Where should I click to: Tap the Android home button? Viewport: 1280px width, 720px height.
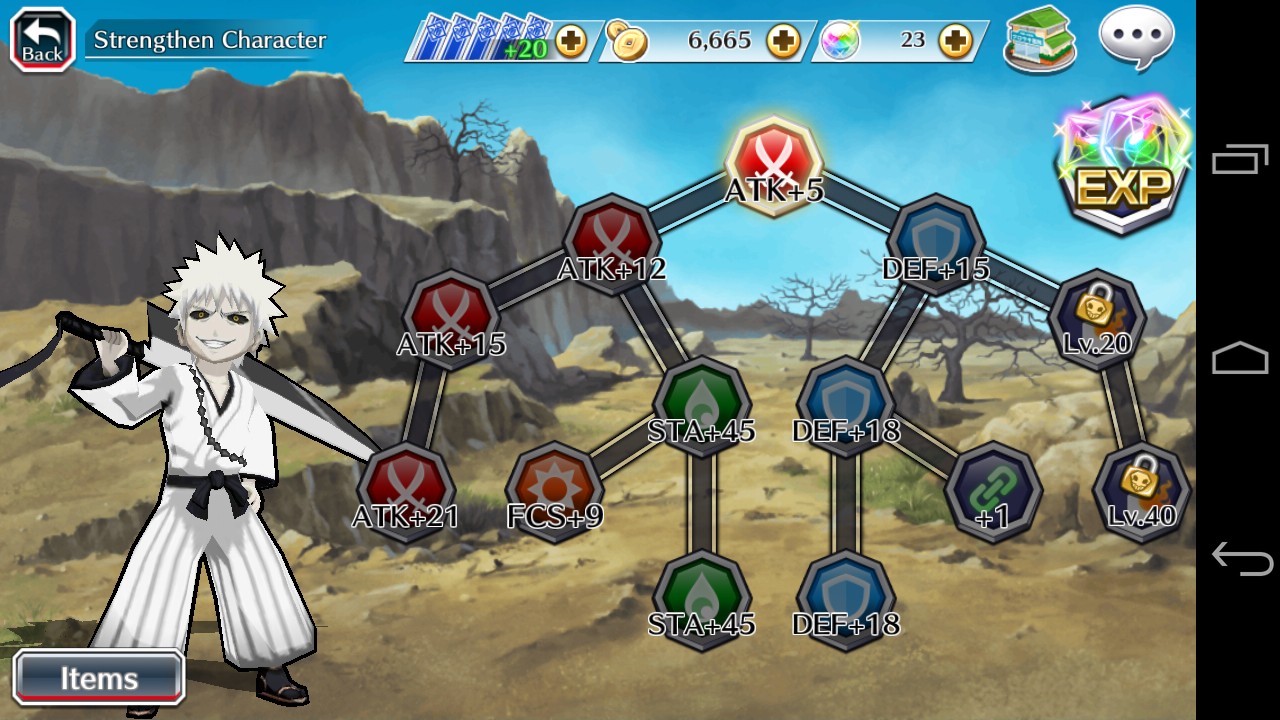coord(1240,359)
